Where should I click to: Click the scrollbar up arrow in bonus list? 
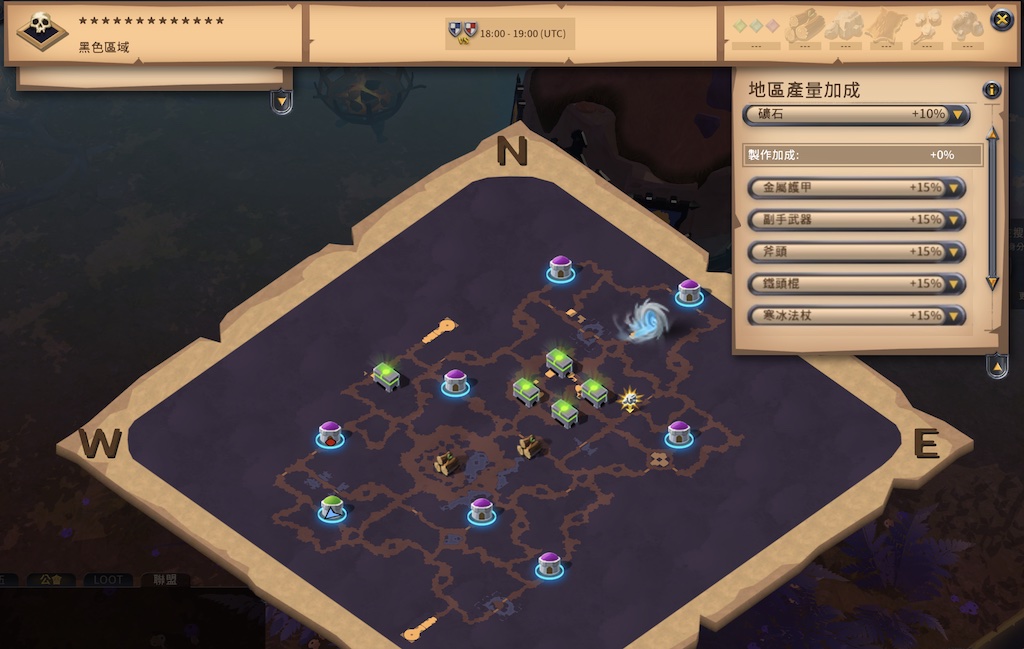(x=992, y=133)
